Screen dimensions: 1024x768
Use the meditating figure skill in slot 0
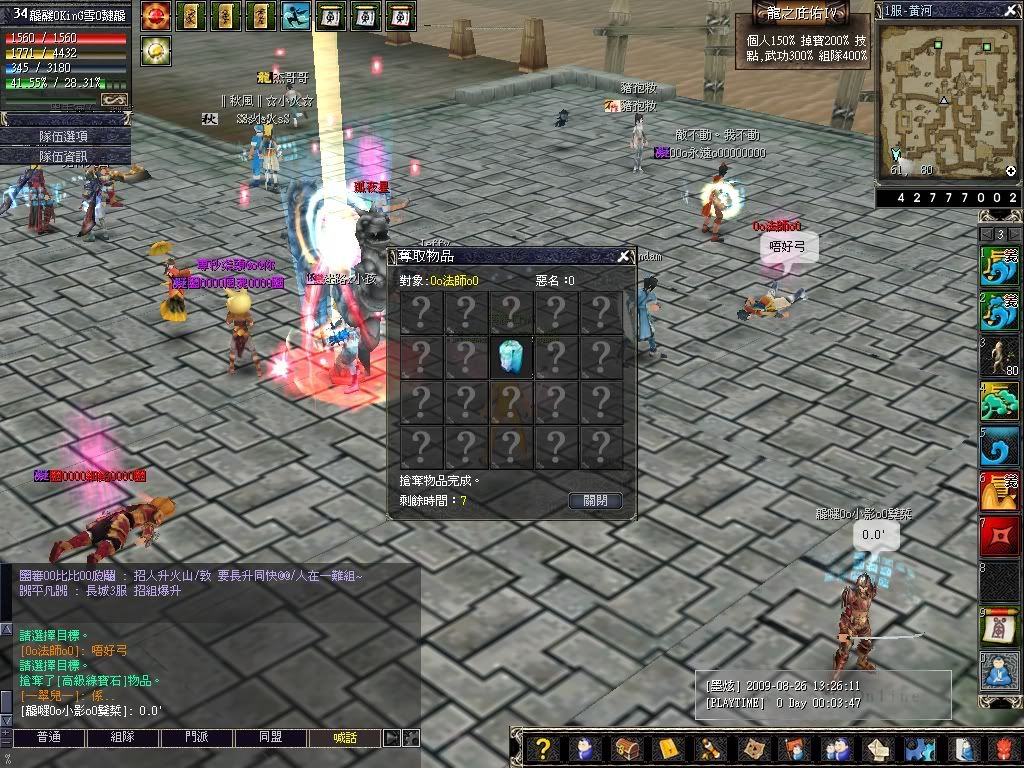tap(999, 670)
